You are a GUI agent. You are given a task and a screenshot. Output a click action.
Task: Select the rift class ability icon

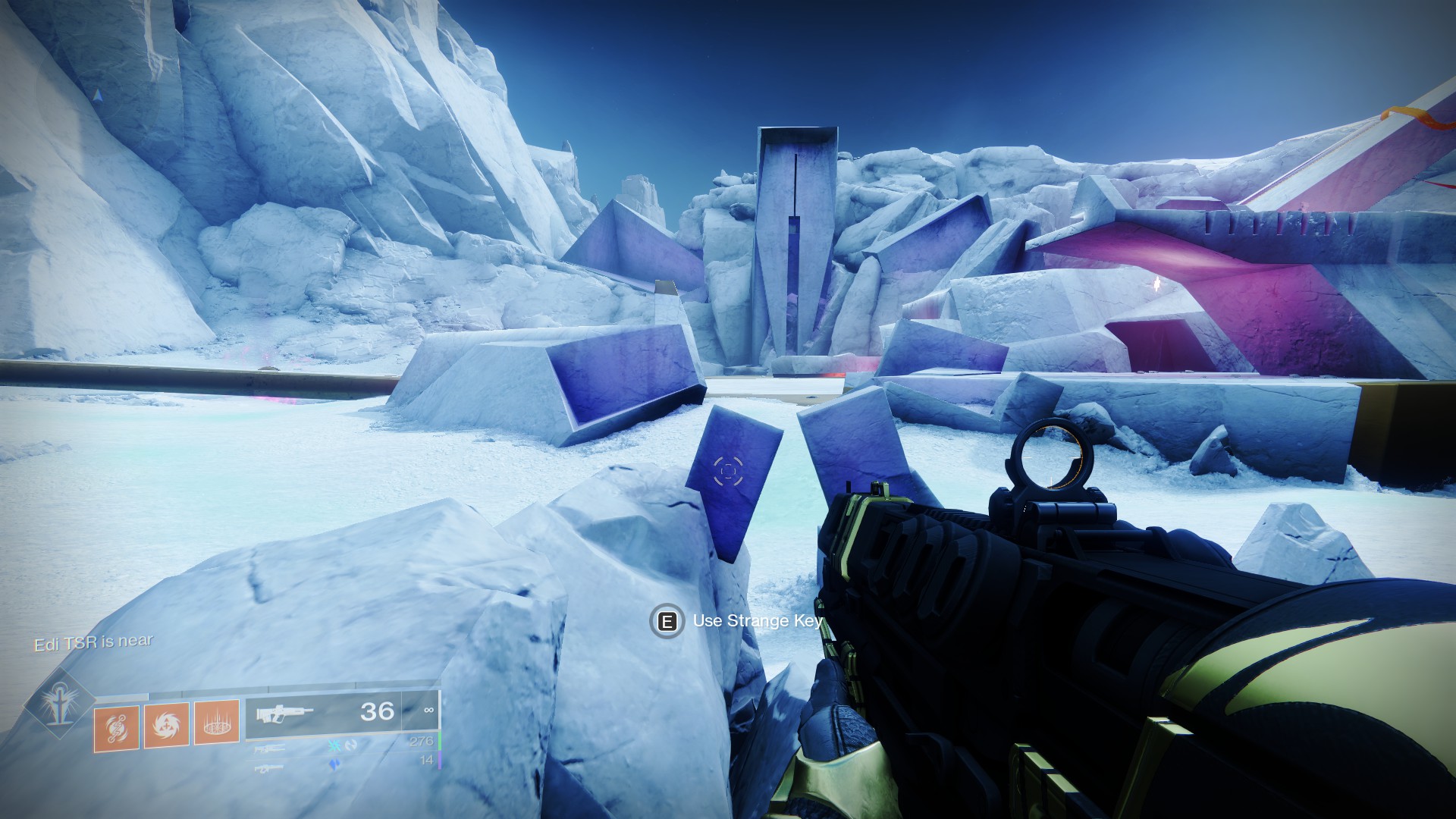(218, 723)
